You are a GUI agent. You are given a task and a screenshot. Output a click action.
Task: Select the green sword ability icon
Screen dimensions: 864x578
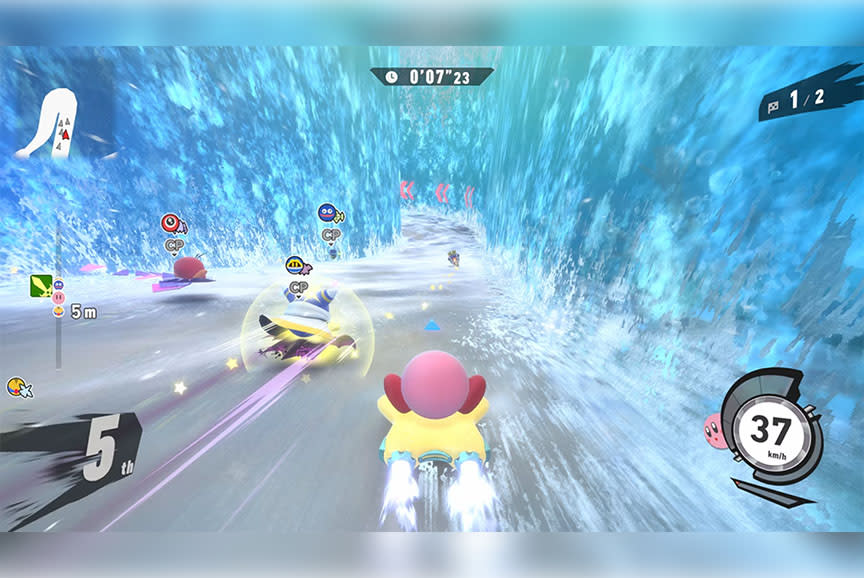pos(41,288)
